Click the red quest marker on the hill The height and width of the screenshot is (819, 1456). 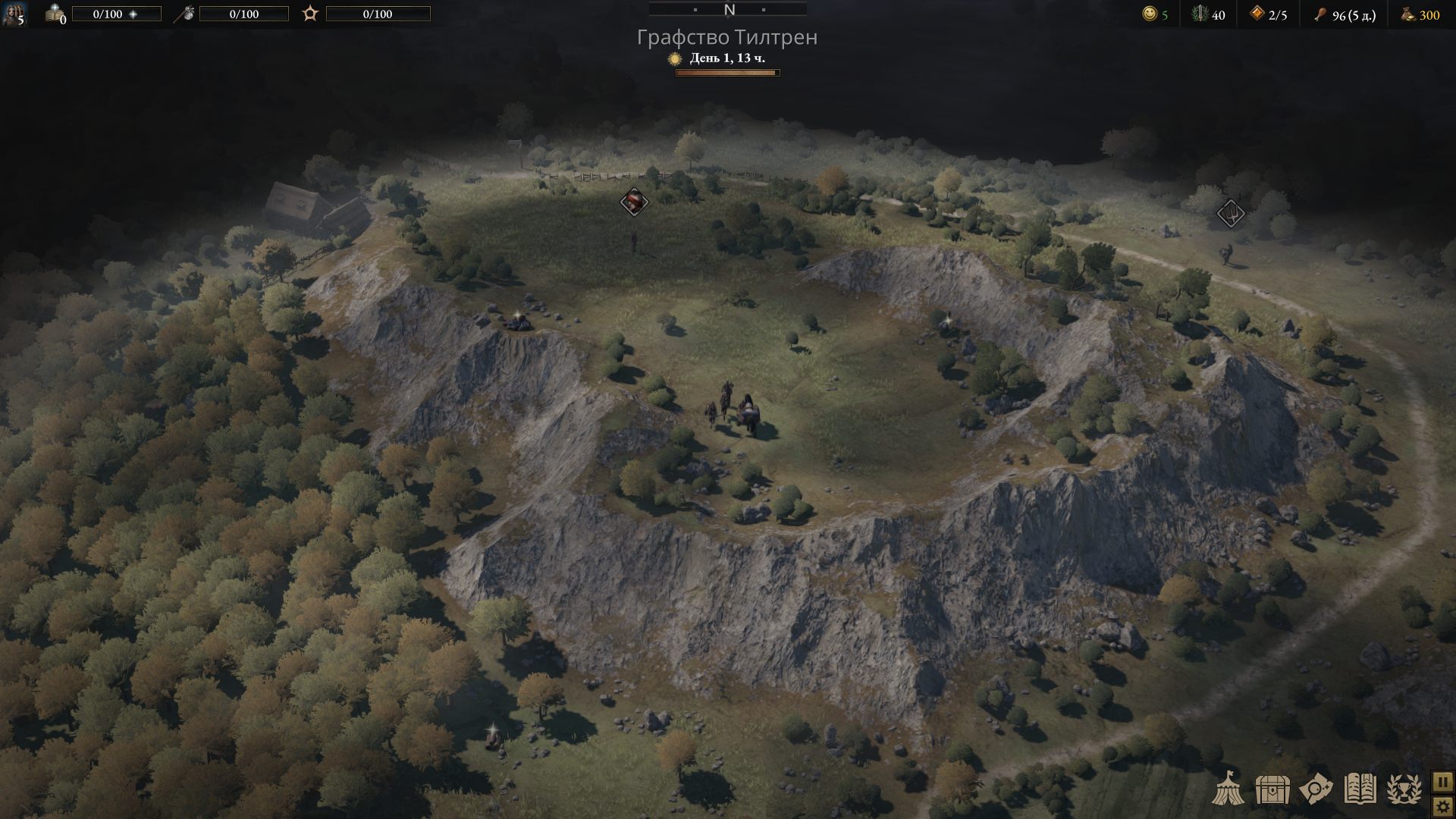(634, 202)
